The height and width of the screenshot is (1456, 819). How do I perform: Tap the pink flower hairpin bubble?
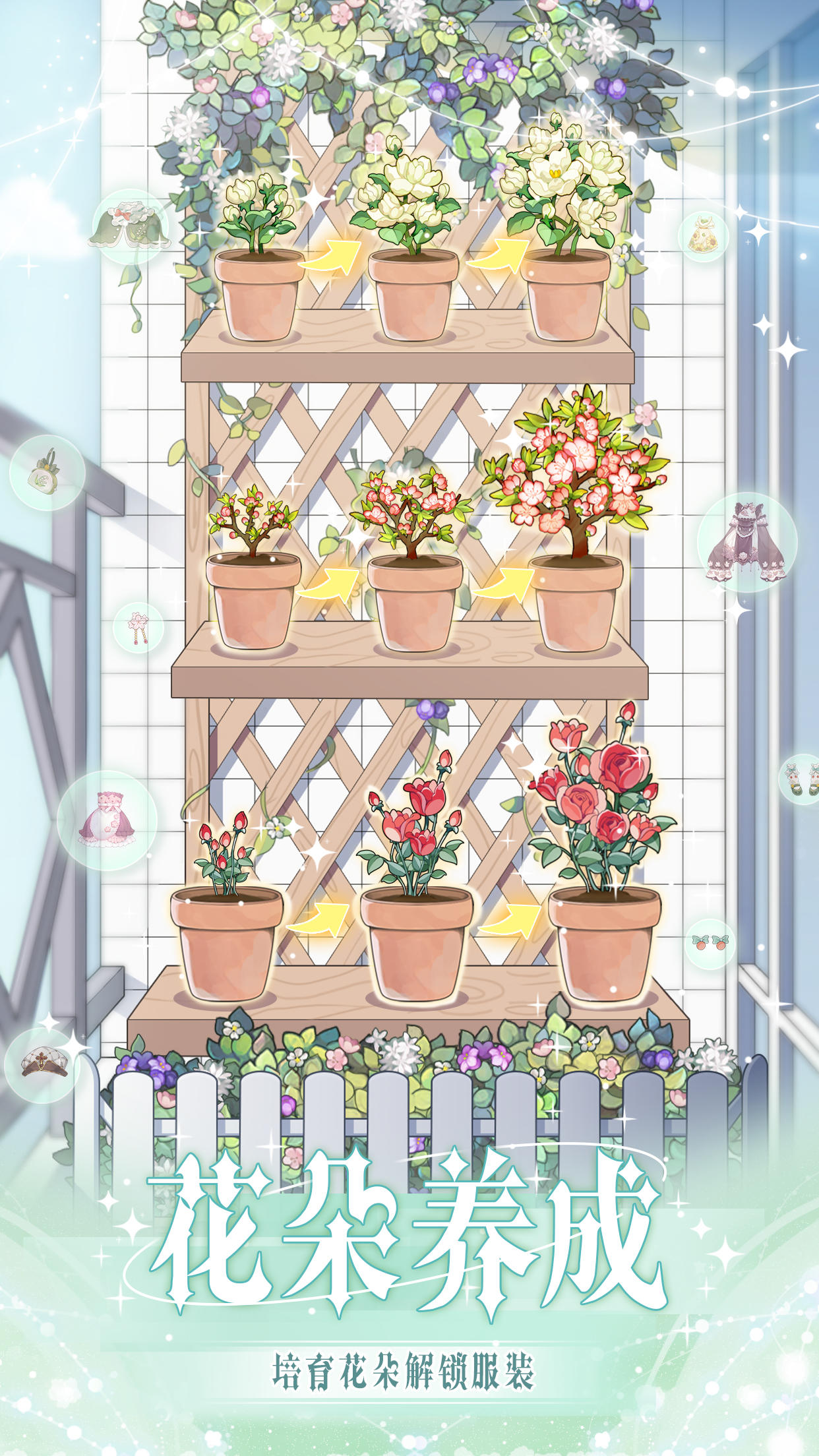click(138, 628)
